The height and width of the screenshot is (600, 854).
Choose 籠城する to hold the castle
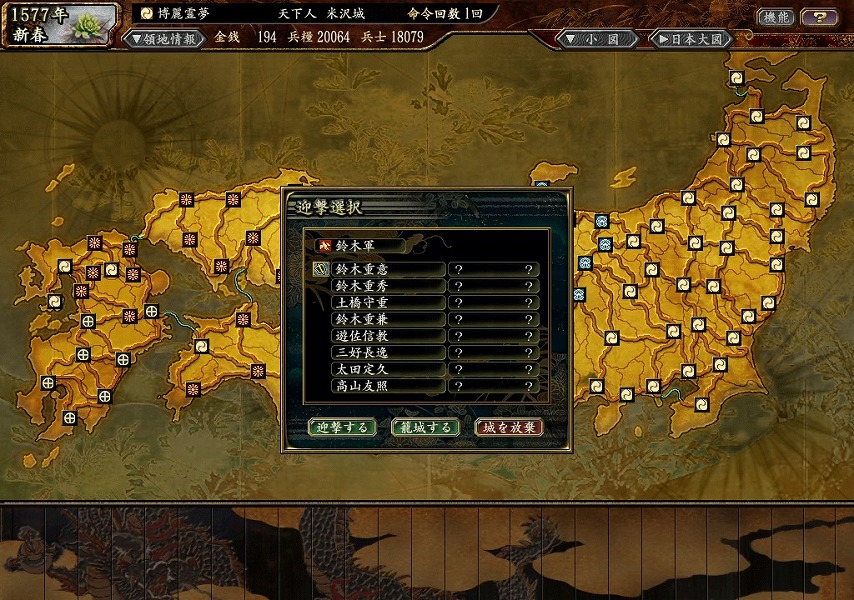[x=425, y=427]
